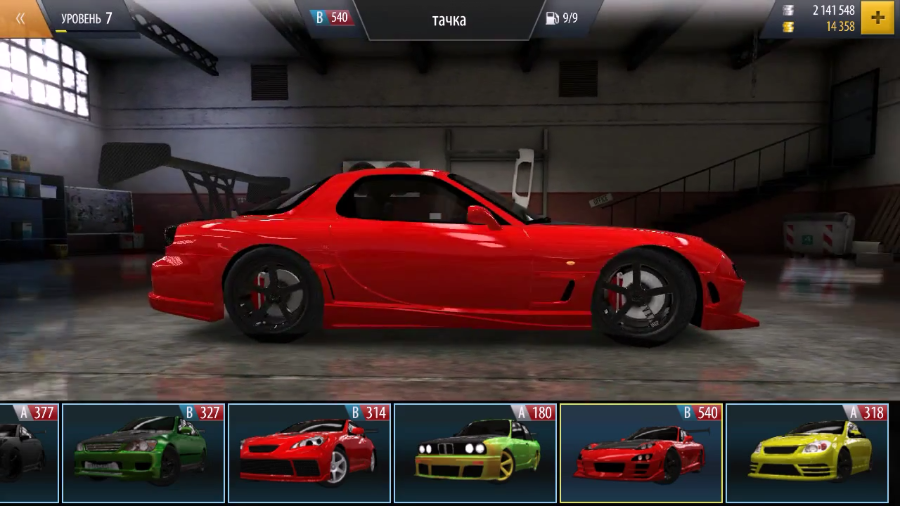900x506 pixels.
Task: Select the green car rated B 327
Action: 143,453
